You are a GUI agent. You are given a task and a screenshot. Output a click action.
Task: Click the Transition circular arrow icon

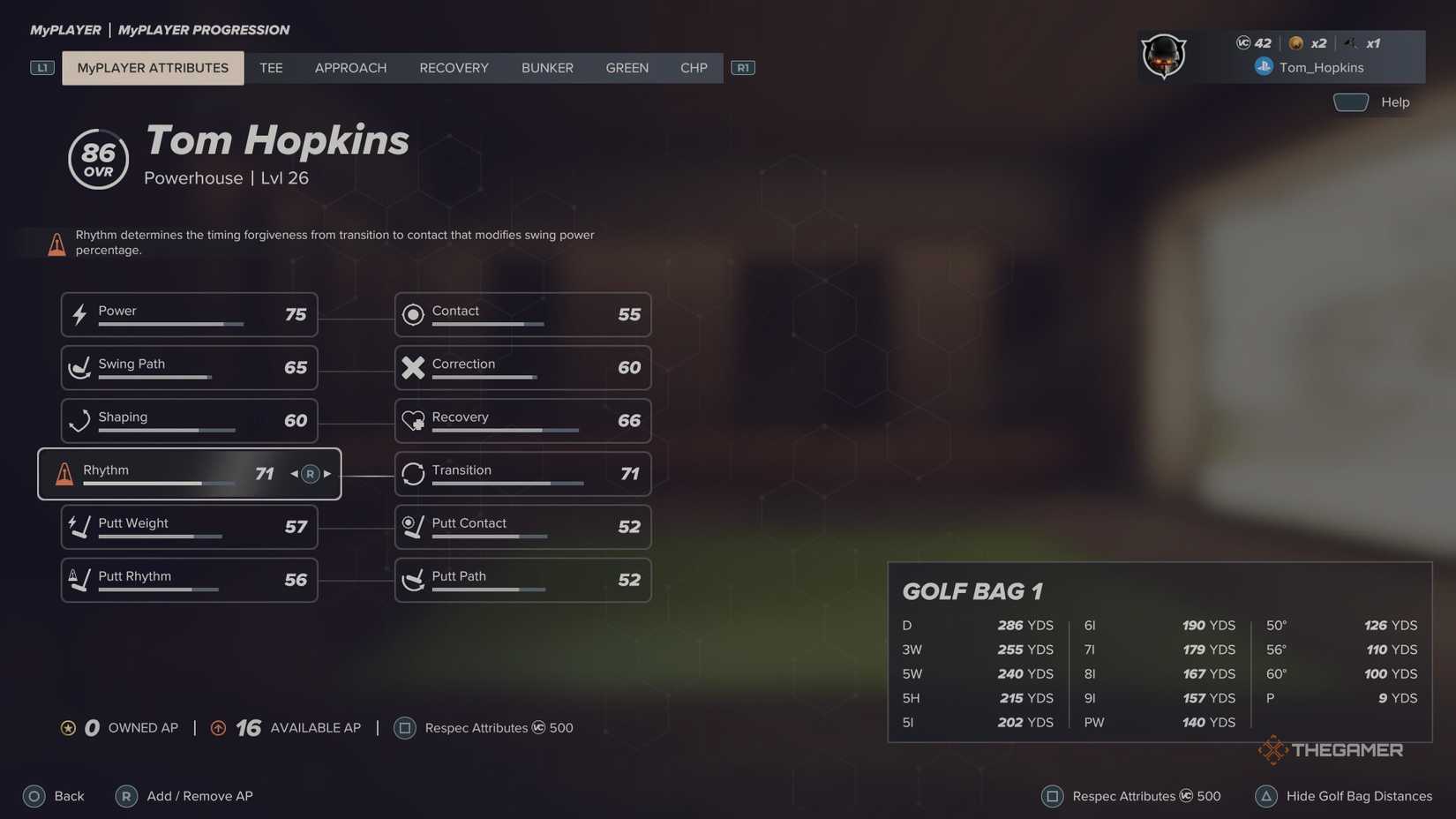tap(413, 474)
